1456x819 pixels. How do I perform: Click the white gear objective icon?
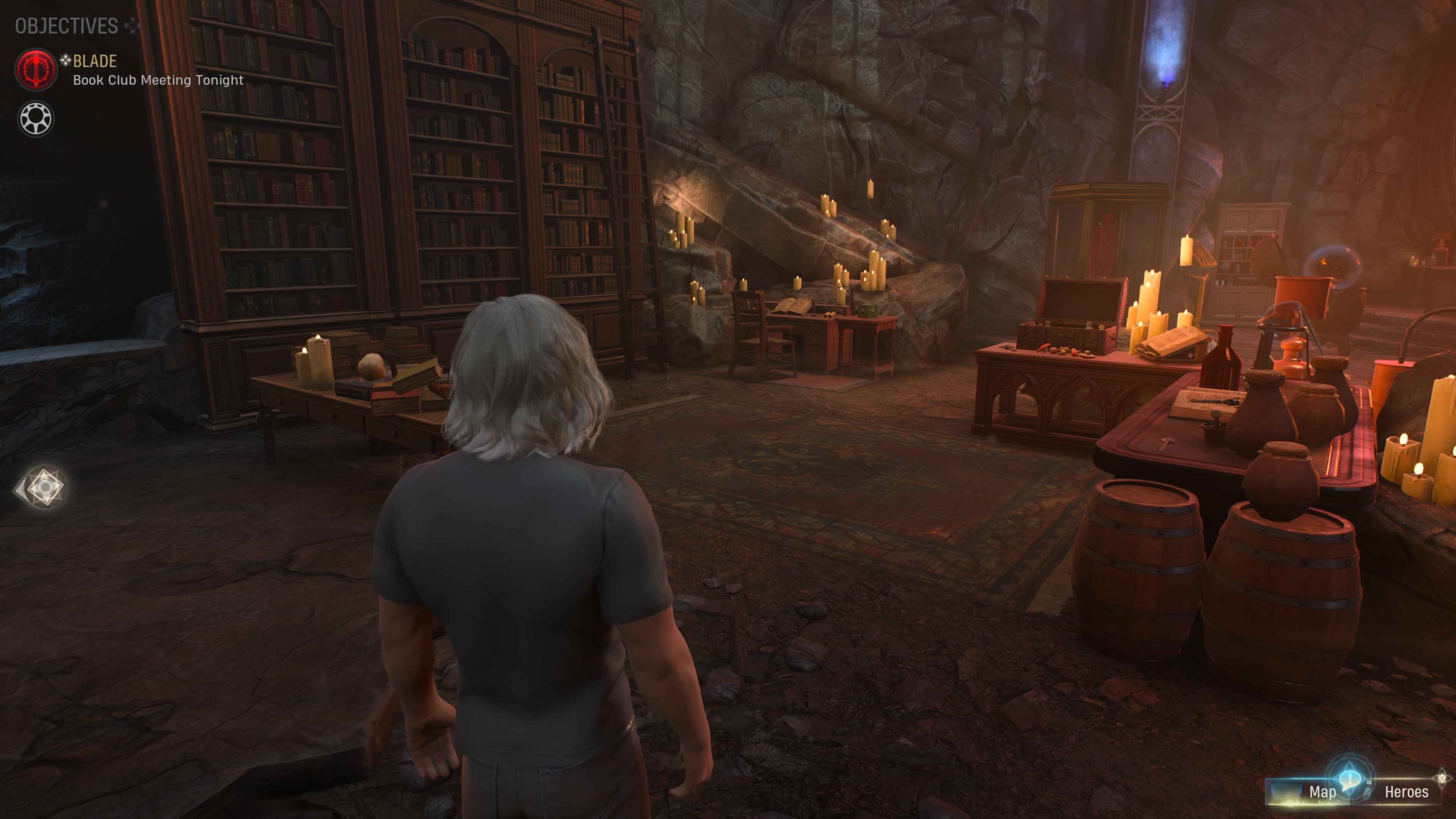click(x=36, y=119)
